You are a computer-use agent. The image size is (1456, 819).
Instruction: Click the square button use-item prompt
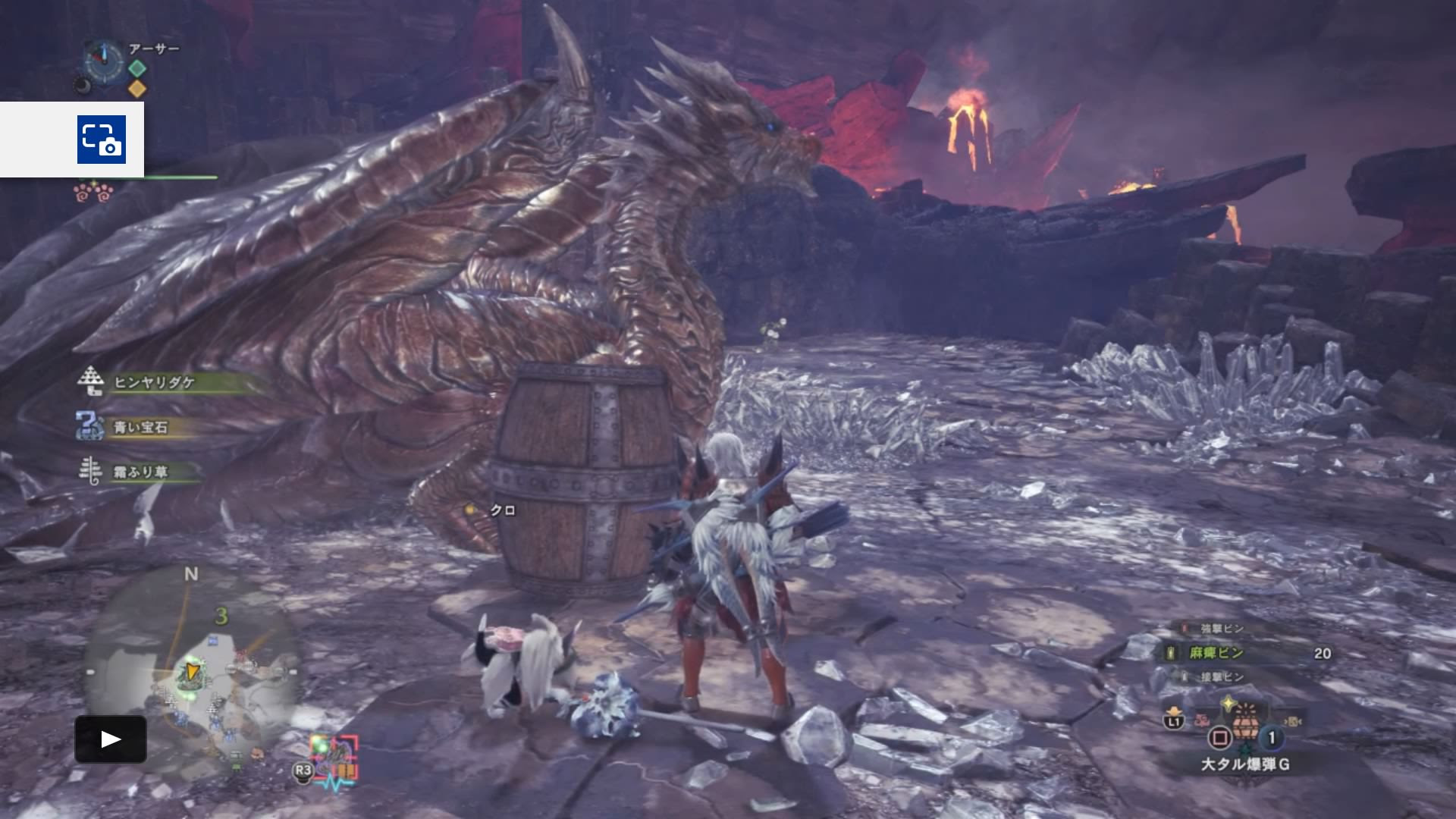1221,736
